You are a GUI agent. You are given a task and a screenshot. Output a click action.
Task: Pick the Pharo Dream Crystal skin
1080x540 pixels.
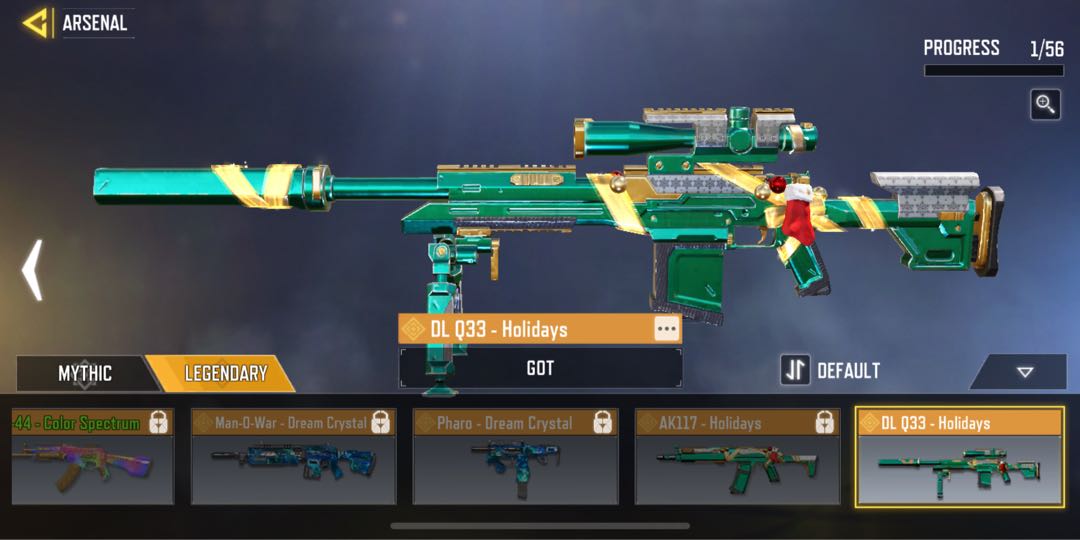click(x=515, y=457)
